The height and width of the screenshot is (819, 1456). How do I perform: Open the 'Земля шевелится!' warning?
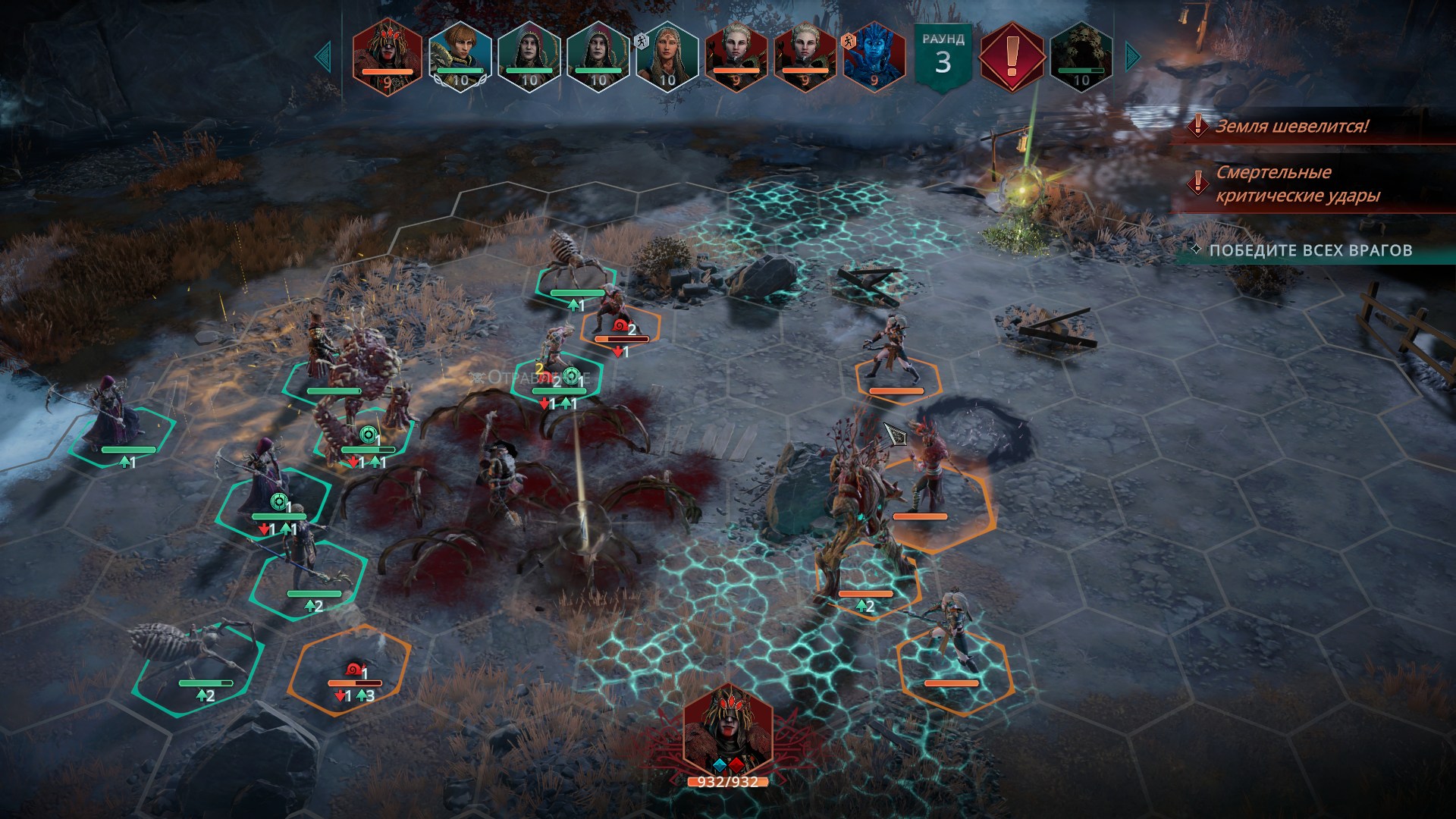(x=1291, y=127)
